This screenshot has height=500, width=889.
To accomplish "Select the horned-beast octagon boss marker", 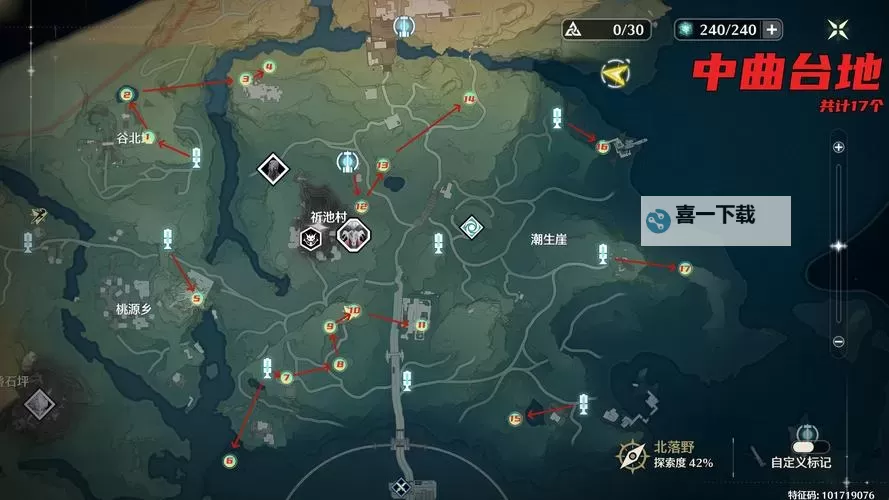I will [351, 236].
